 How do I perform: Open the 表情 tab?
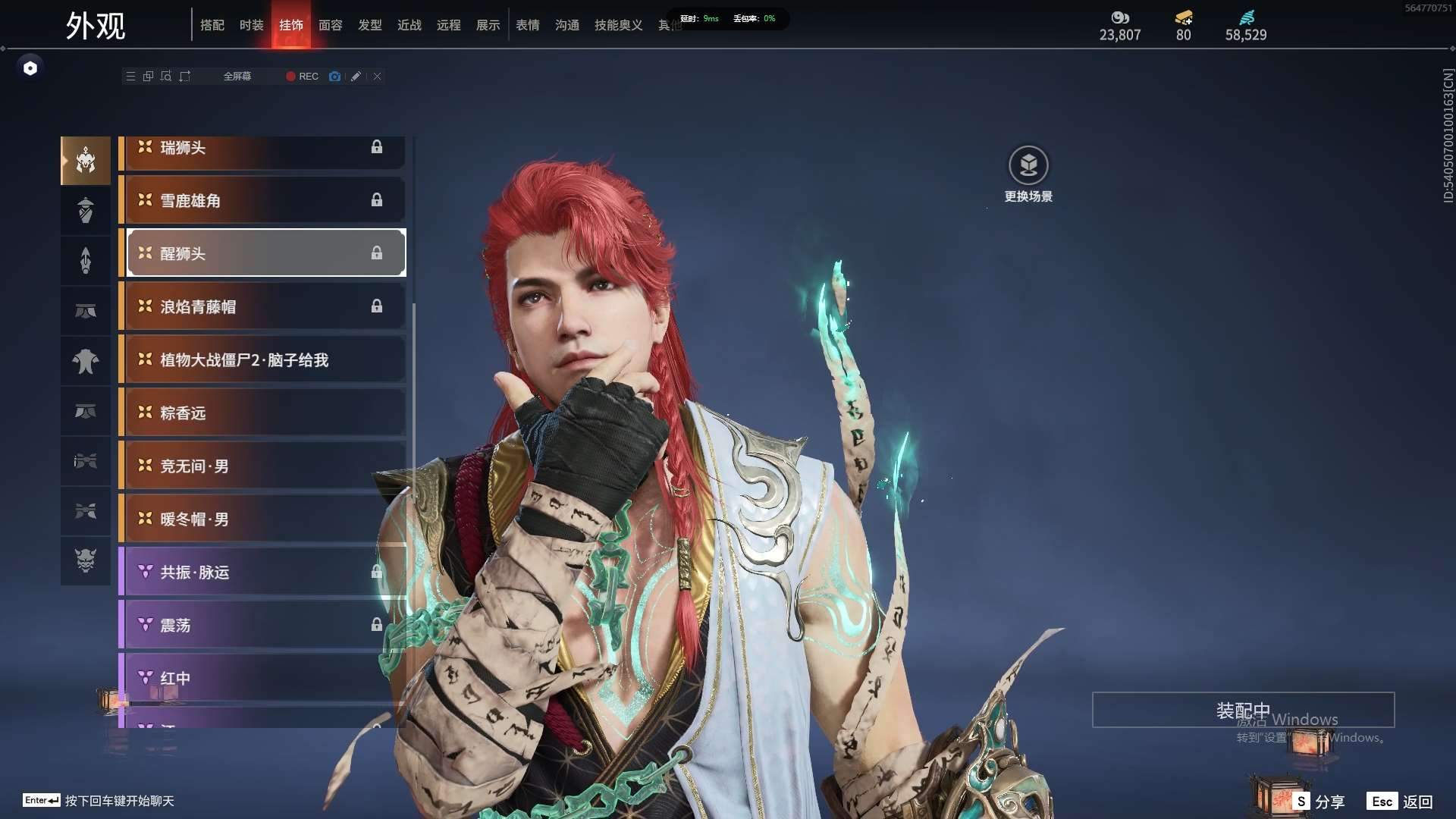pyautogui.click(x=527, y=25)
